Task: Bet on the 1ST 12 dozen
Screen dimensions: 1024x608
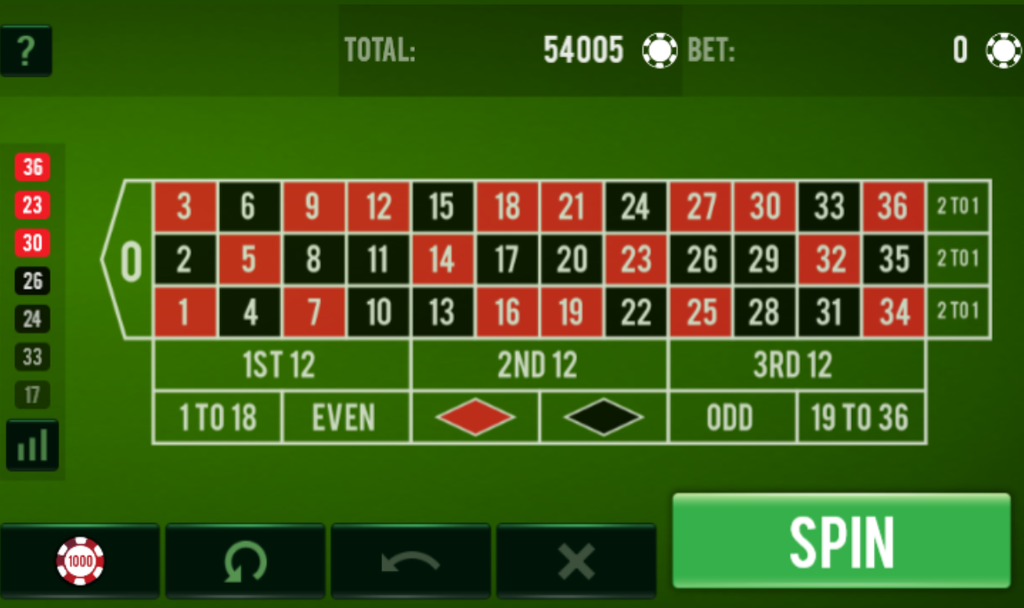Action: tap(281, 365)
